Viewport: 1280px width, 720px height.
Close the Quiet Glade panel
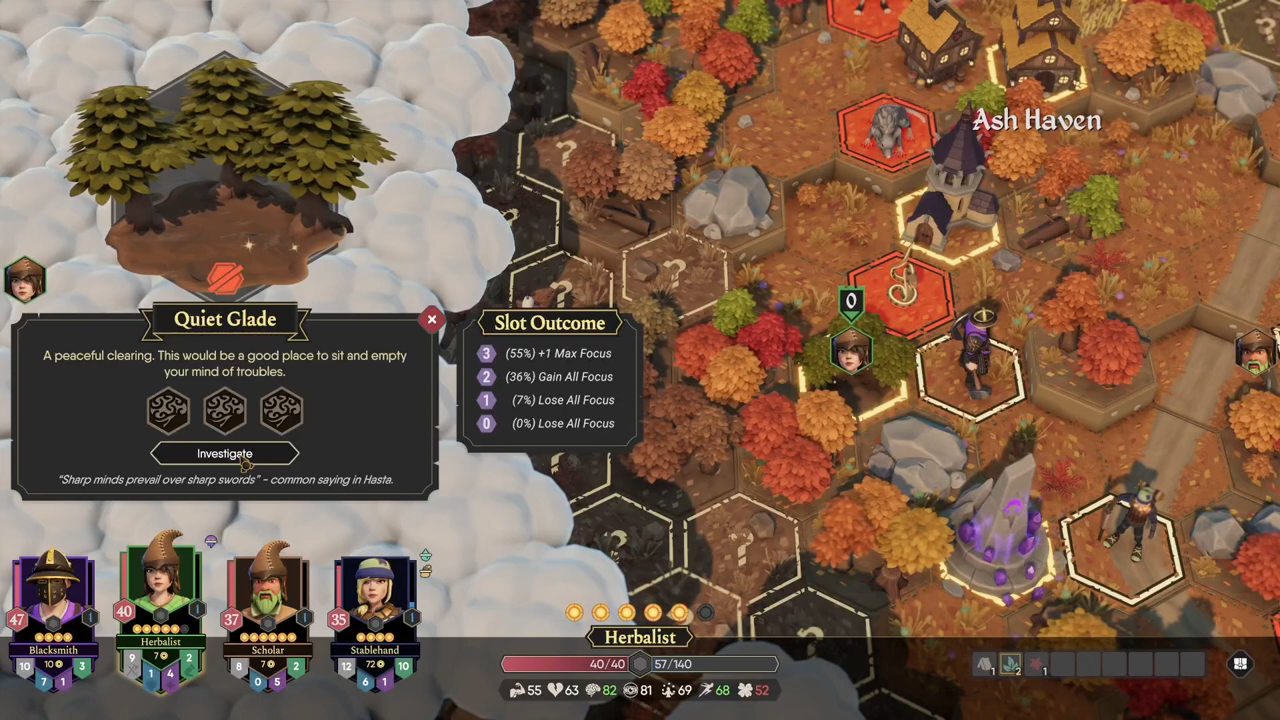pos(432,320)
